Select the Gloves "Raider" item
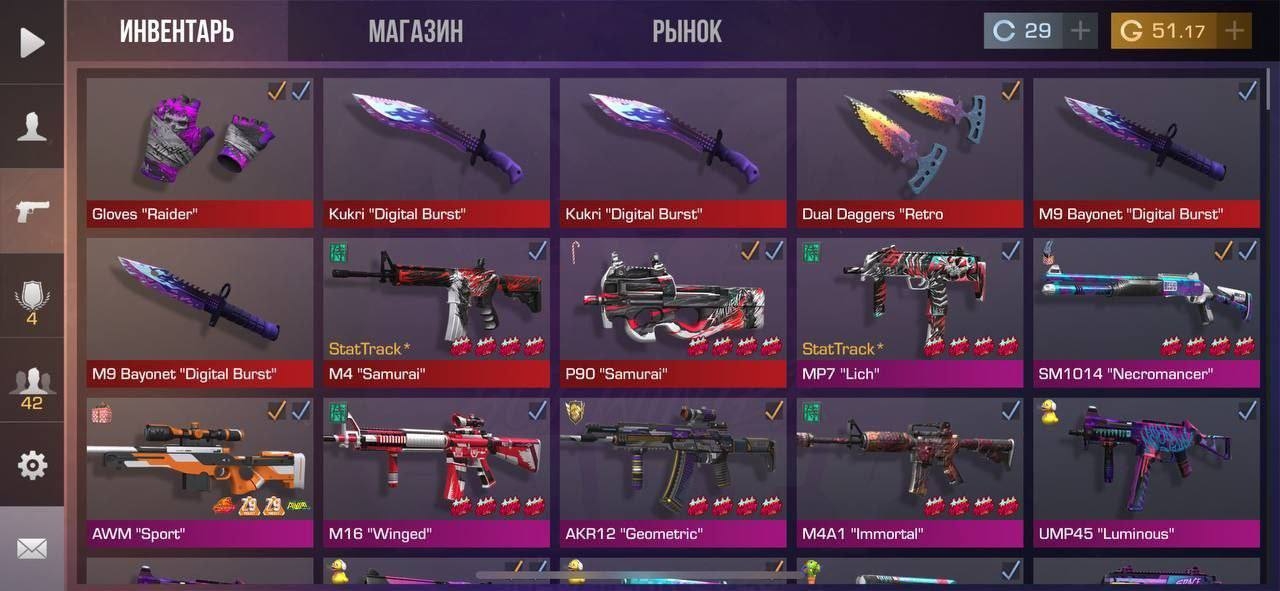Image resolution: width=1280 pixels, height=591 pixels. [x=199, y=150]
